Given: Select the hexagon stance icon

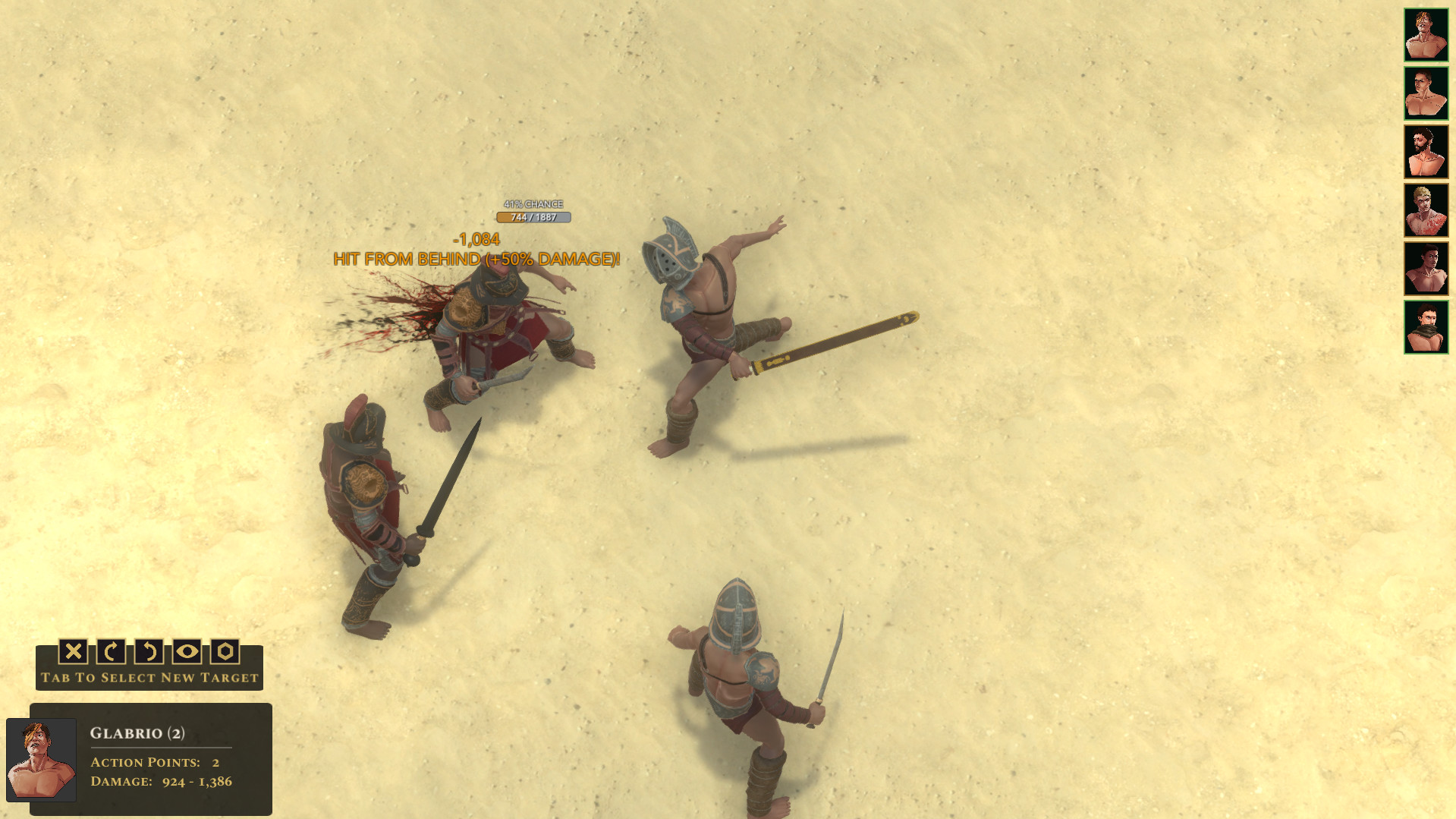Looking at the screenshot, I should (x=225, y=652).
